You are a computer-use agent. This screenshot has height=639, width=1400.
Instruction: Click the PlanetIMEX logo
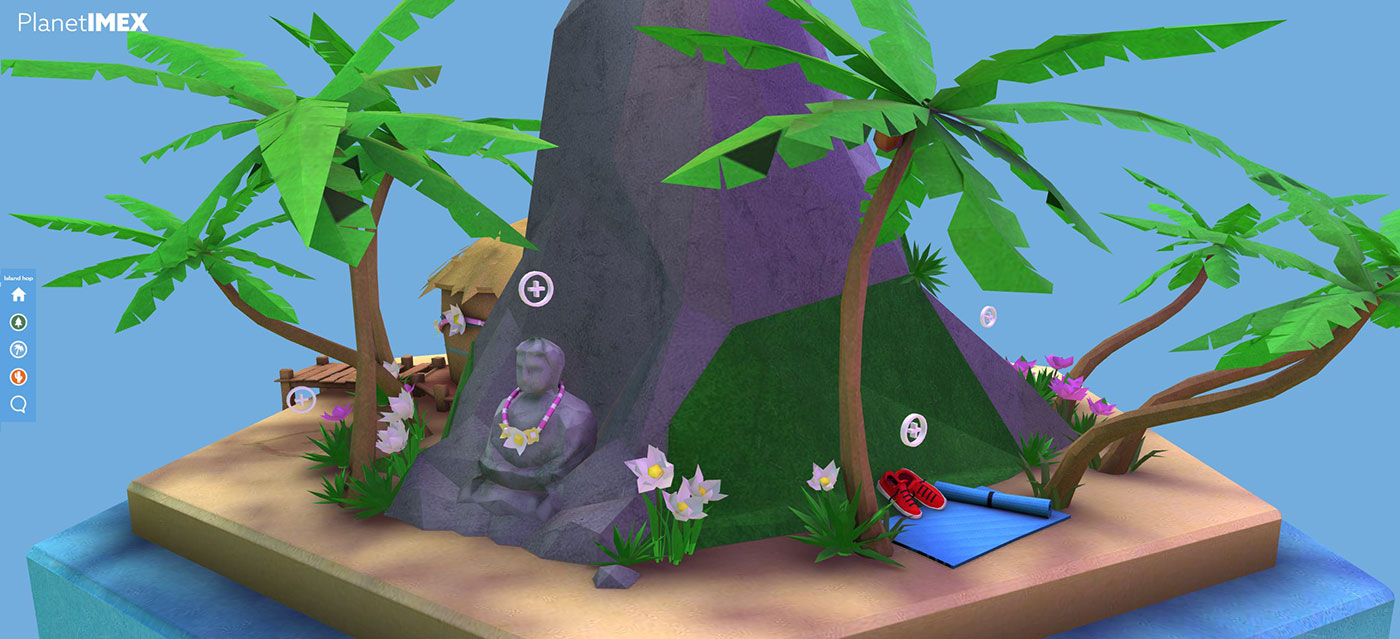point(83,22)
